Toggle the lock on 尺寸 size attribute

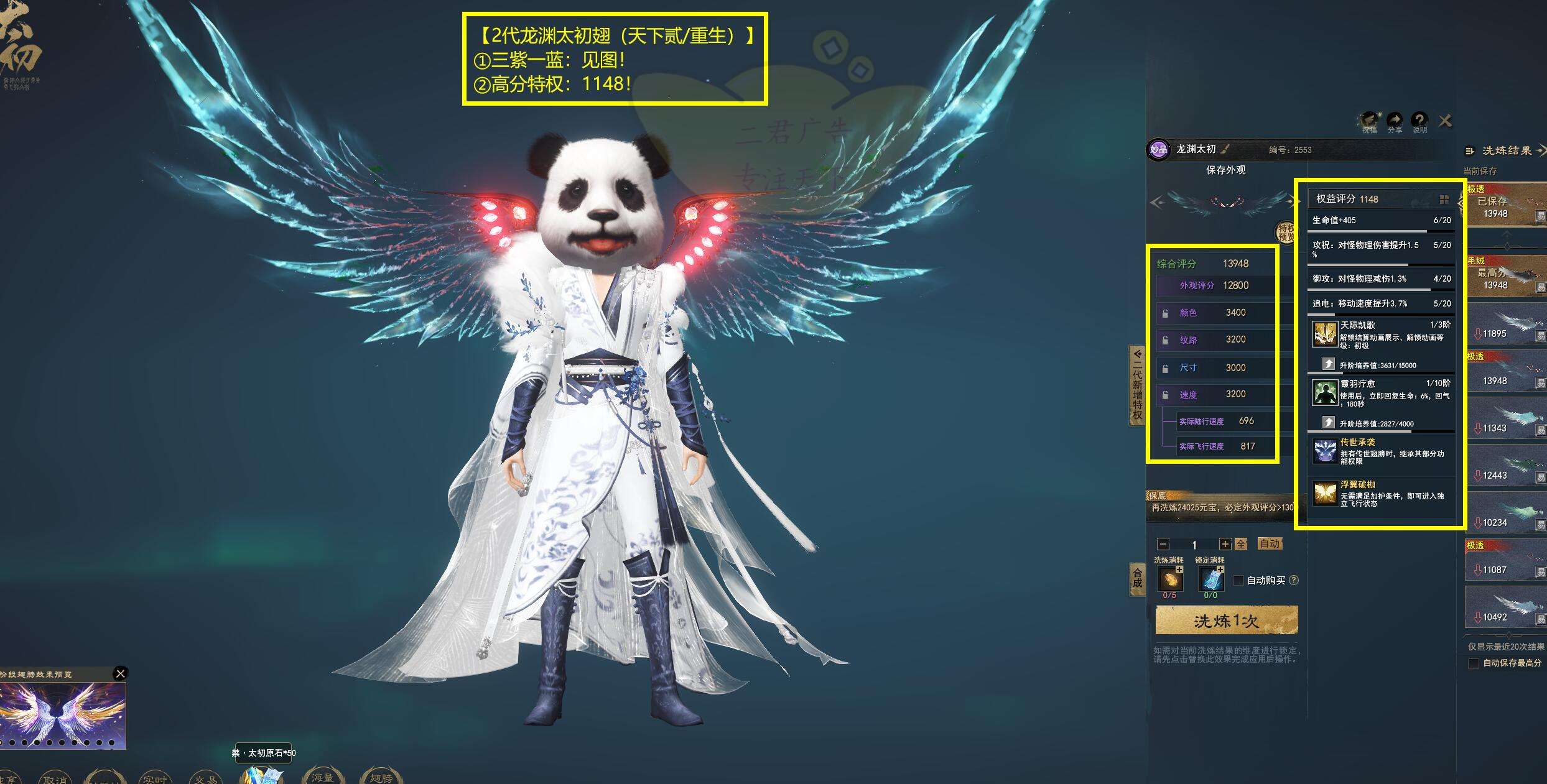pos(1165,368)
